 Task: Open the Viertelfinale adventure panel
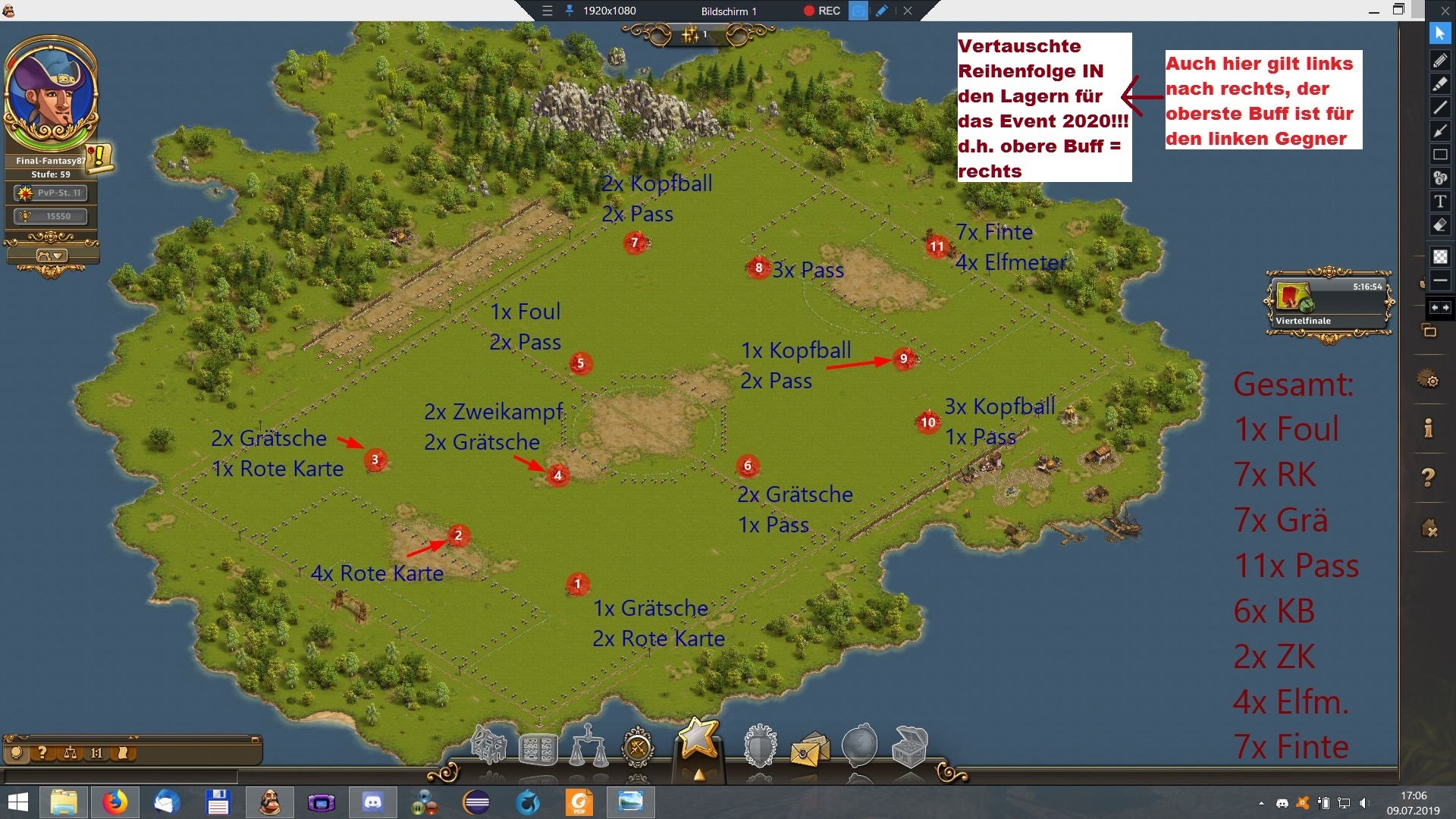1328,303
